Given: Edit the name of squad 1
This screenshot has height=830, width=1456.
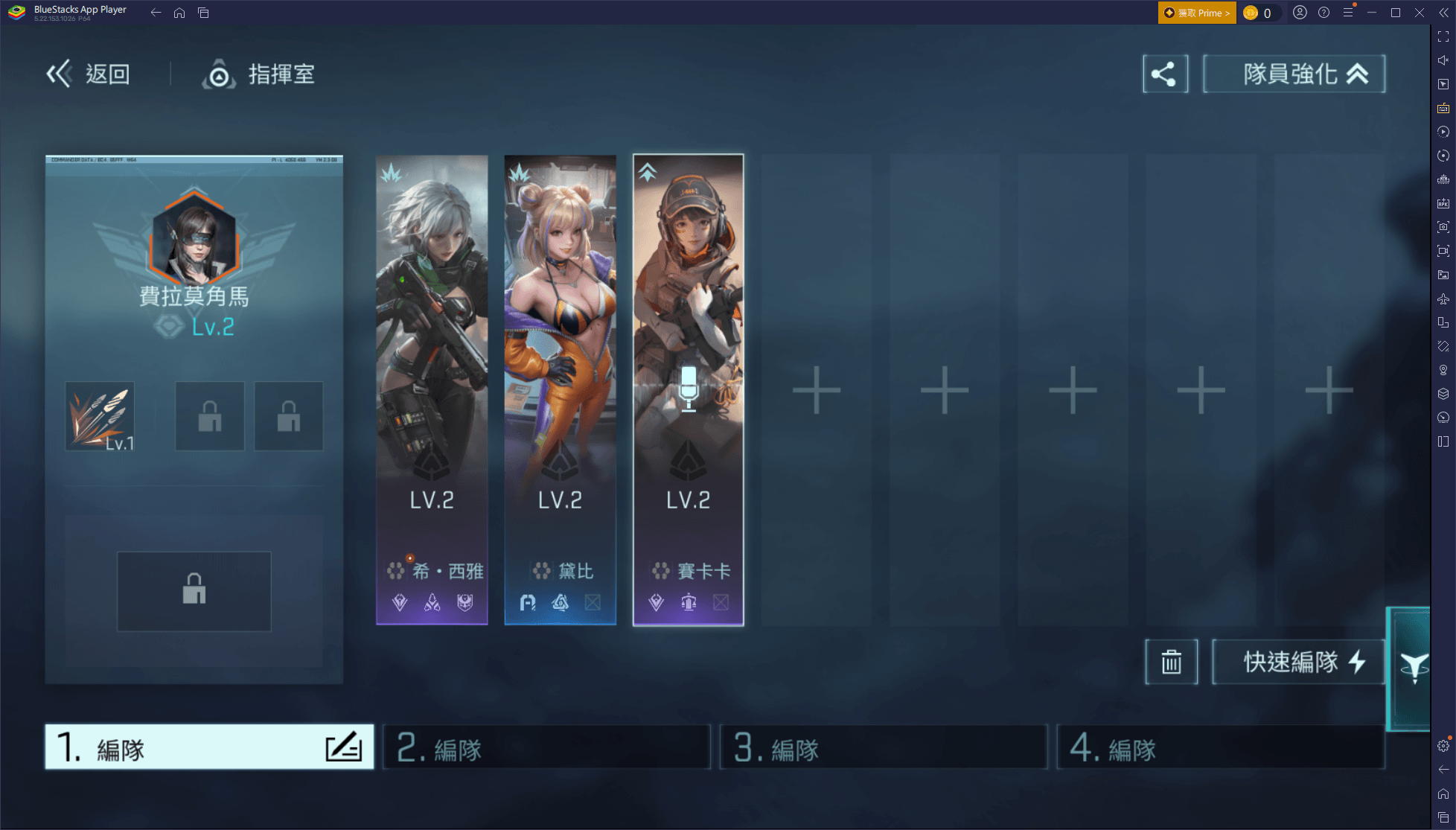Looking at the screenshot, I should pyautogui.click(x=344, y=747).
